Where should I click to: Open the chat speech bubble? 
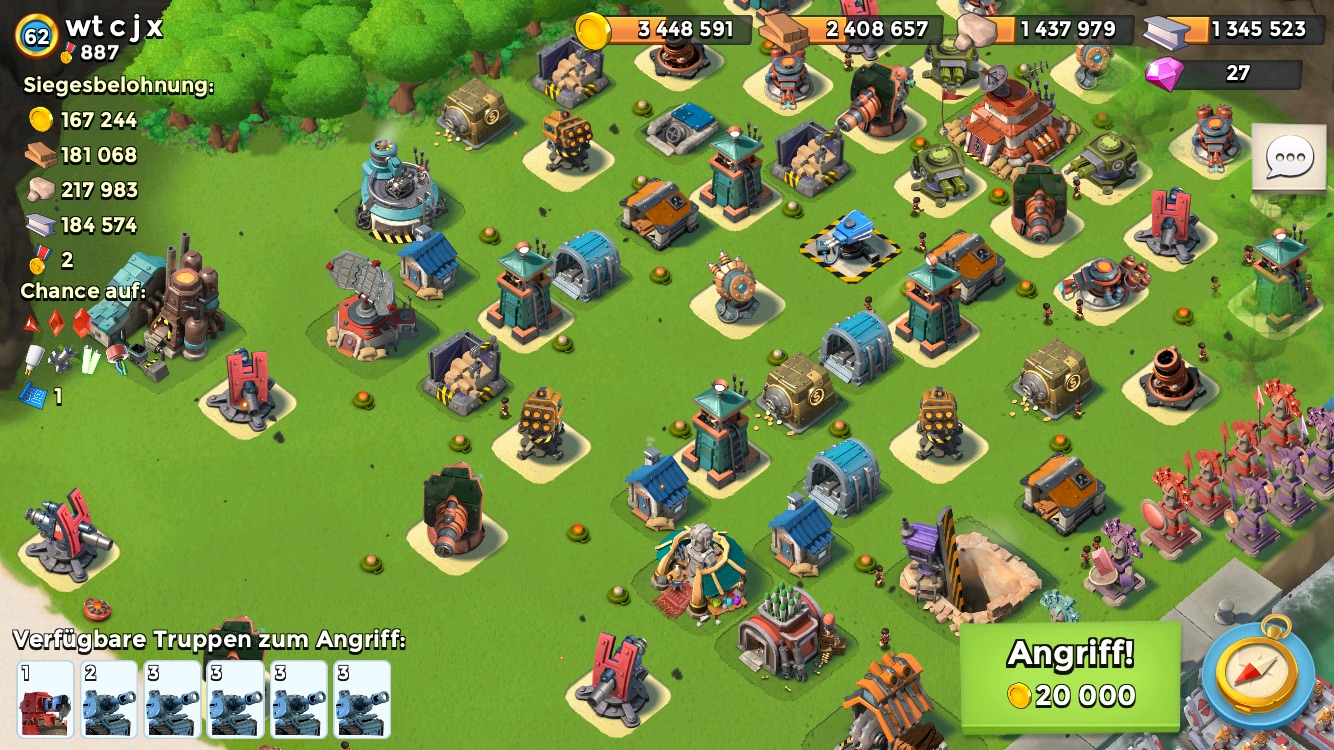point(1289,158)
